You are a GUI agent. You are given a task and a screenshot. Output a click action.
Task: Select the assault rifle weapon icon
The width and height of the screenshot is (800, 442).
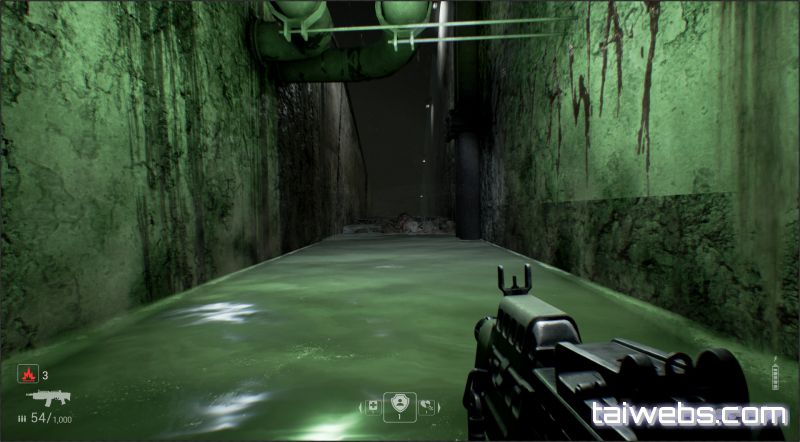coord(47,397)
